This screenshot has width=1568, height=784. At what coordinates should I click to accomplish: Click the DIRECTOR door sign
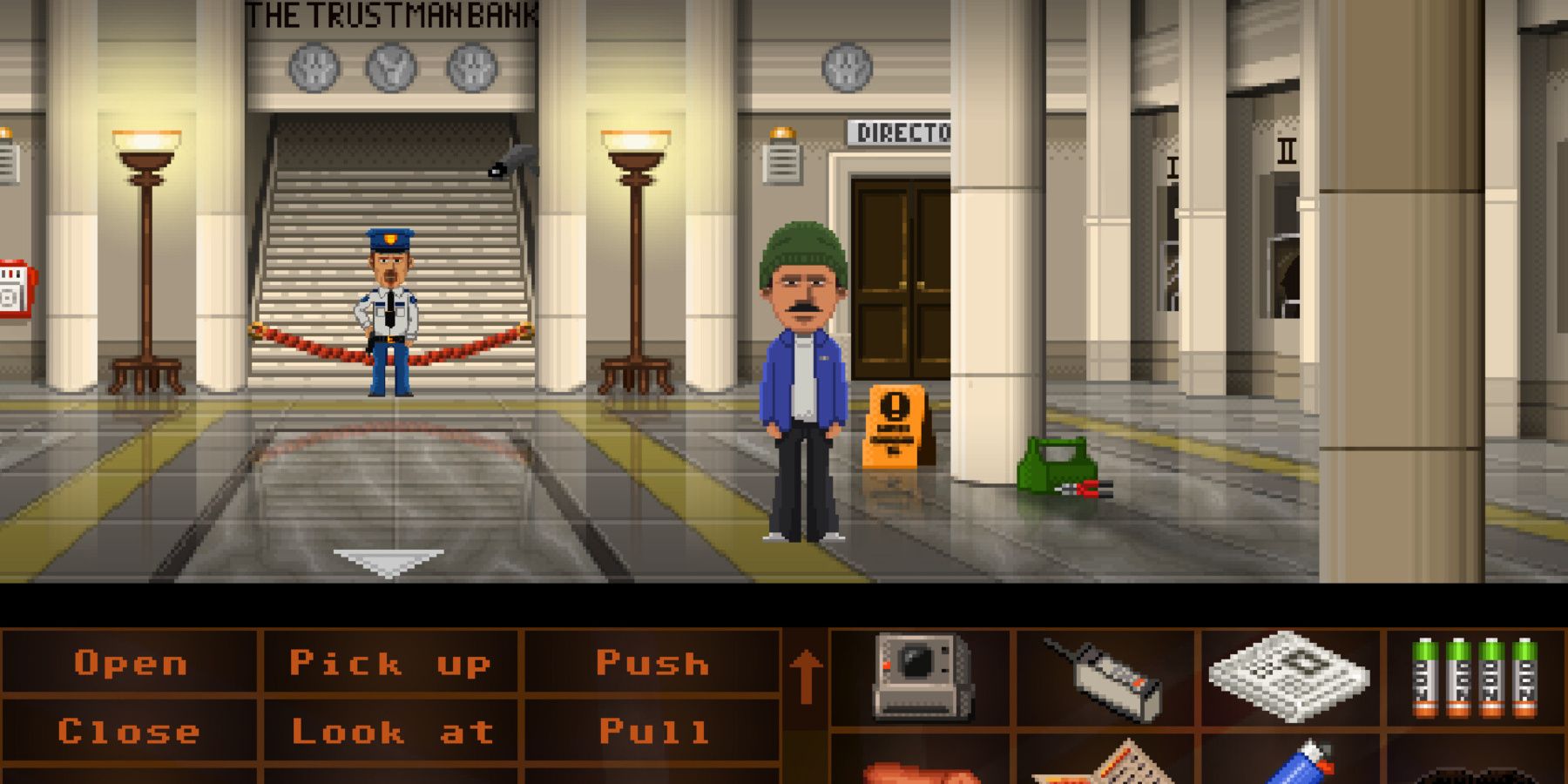pyautogui.click(x=899, y=132)
